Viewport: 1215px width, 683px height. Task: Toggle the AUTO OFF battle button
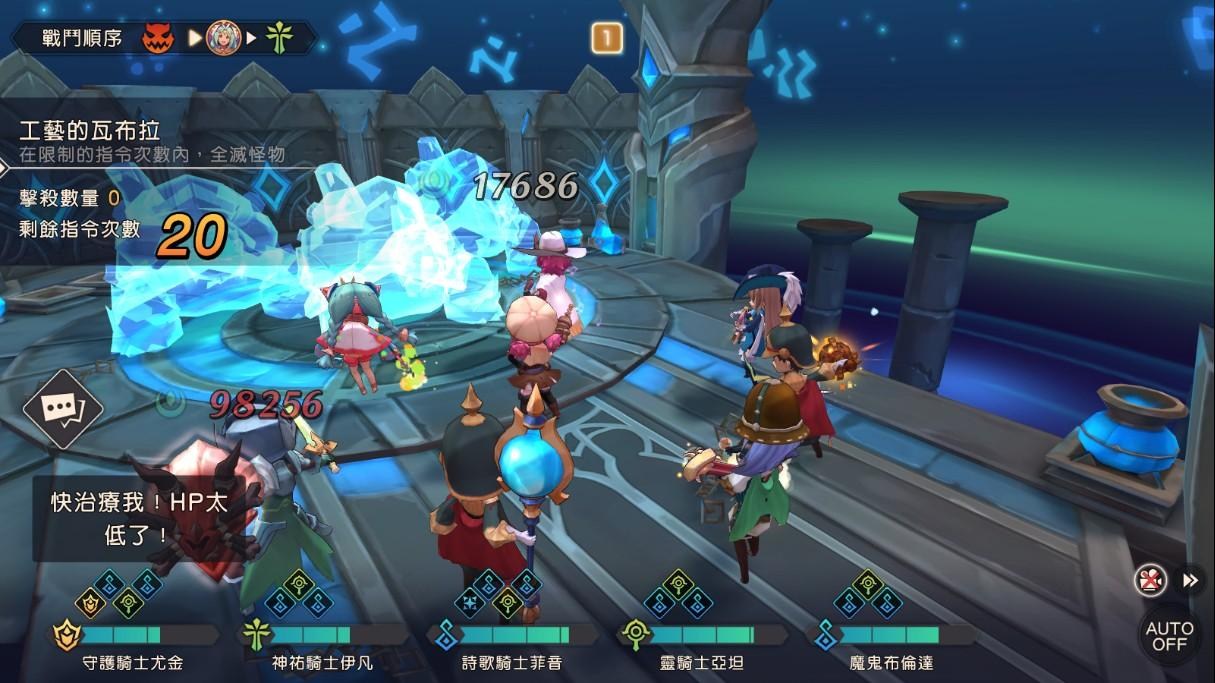click(1169, 635)
